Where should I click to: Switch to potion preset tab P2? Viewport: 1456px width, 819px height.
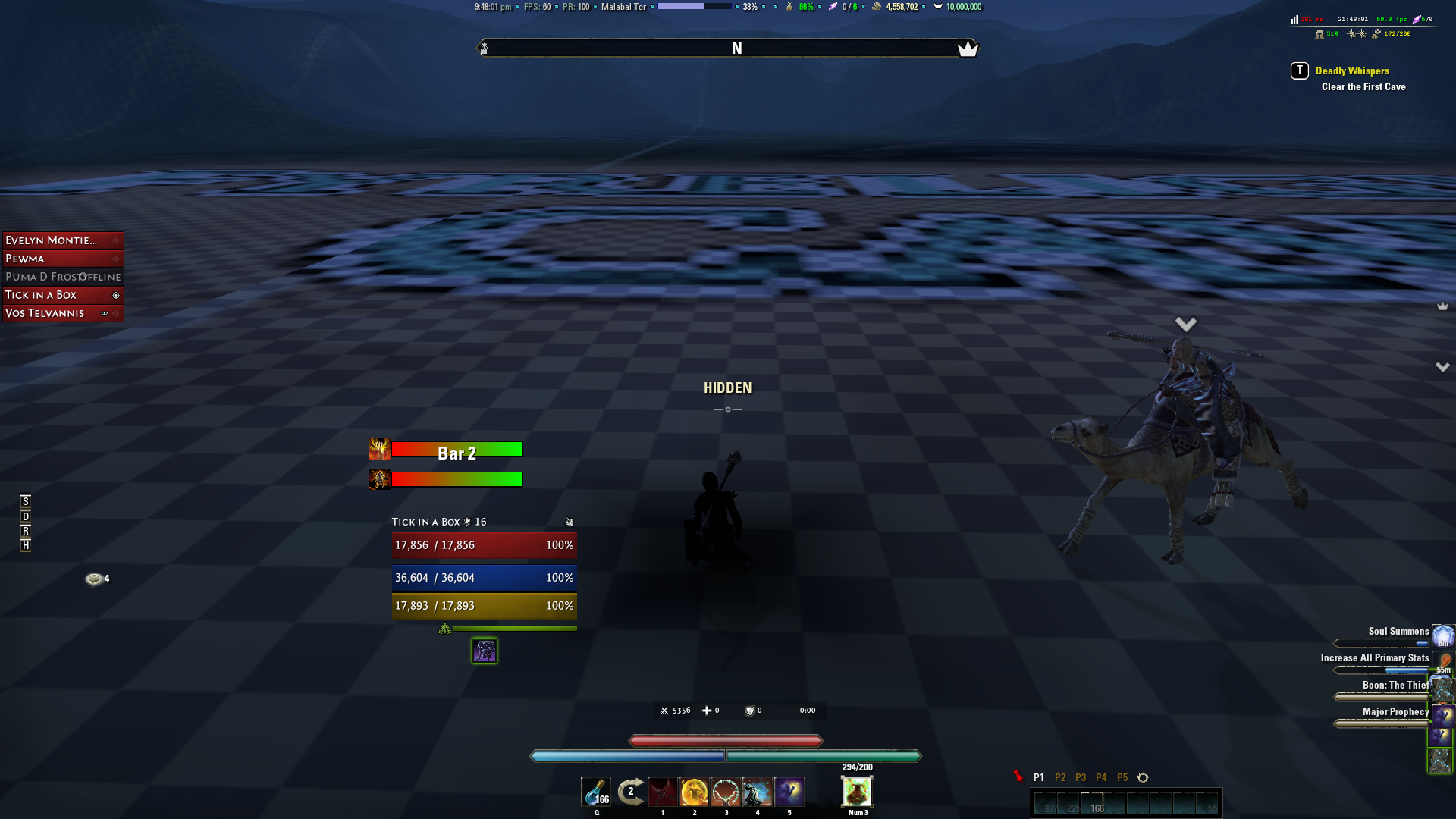tap(1060, 777)
